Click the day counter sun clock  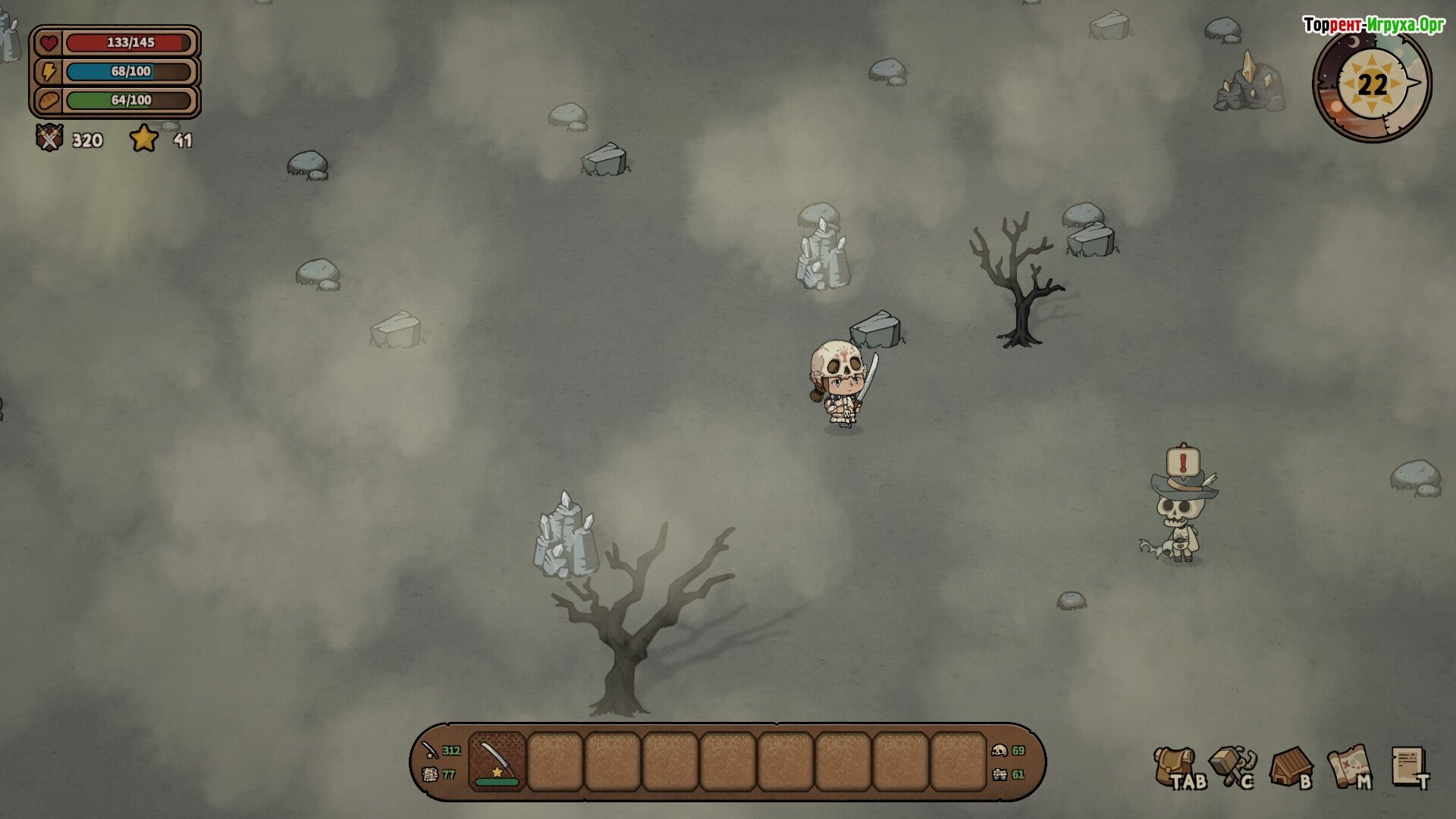point(1372,84)
